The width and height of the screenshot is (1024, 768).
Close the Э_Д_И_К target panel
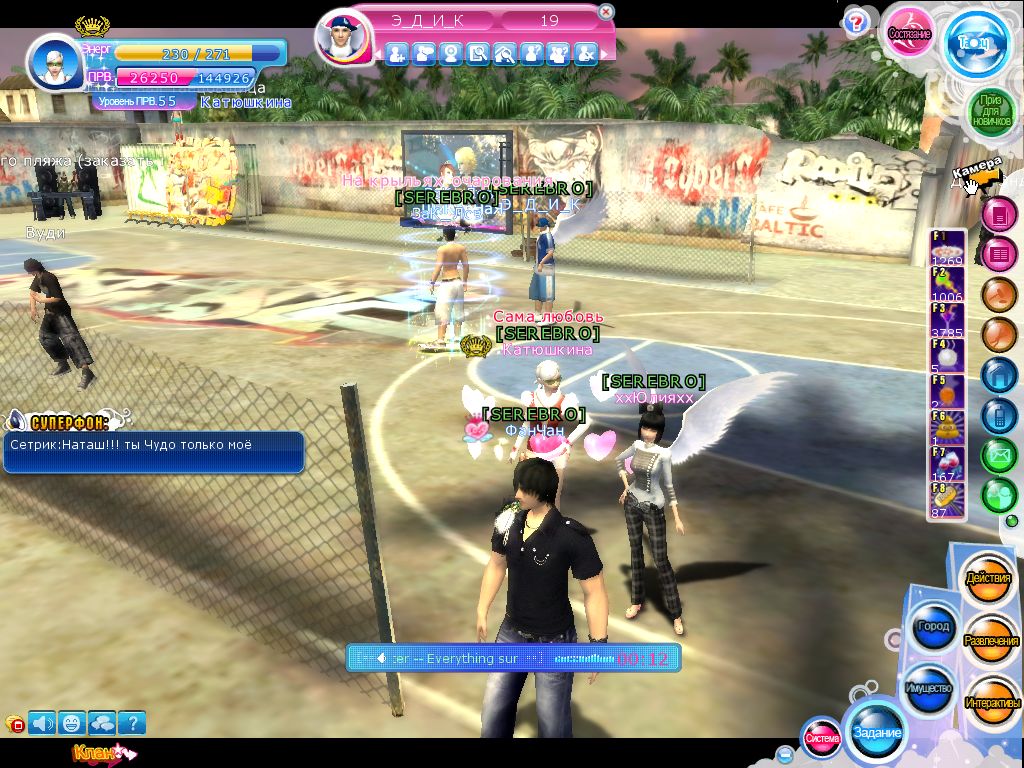(605, 13)
